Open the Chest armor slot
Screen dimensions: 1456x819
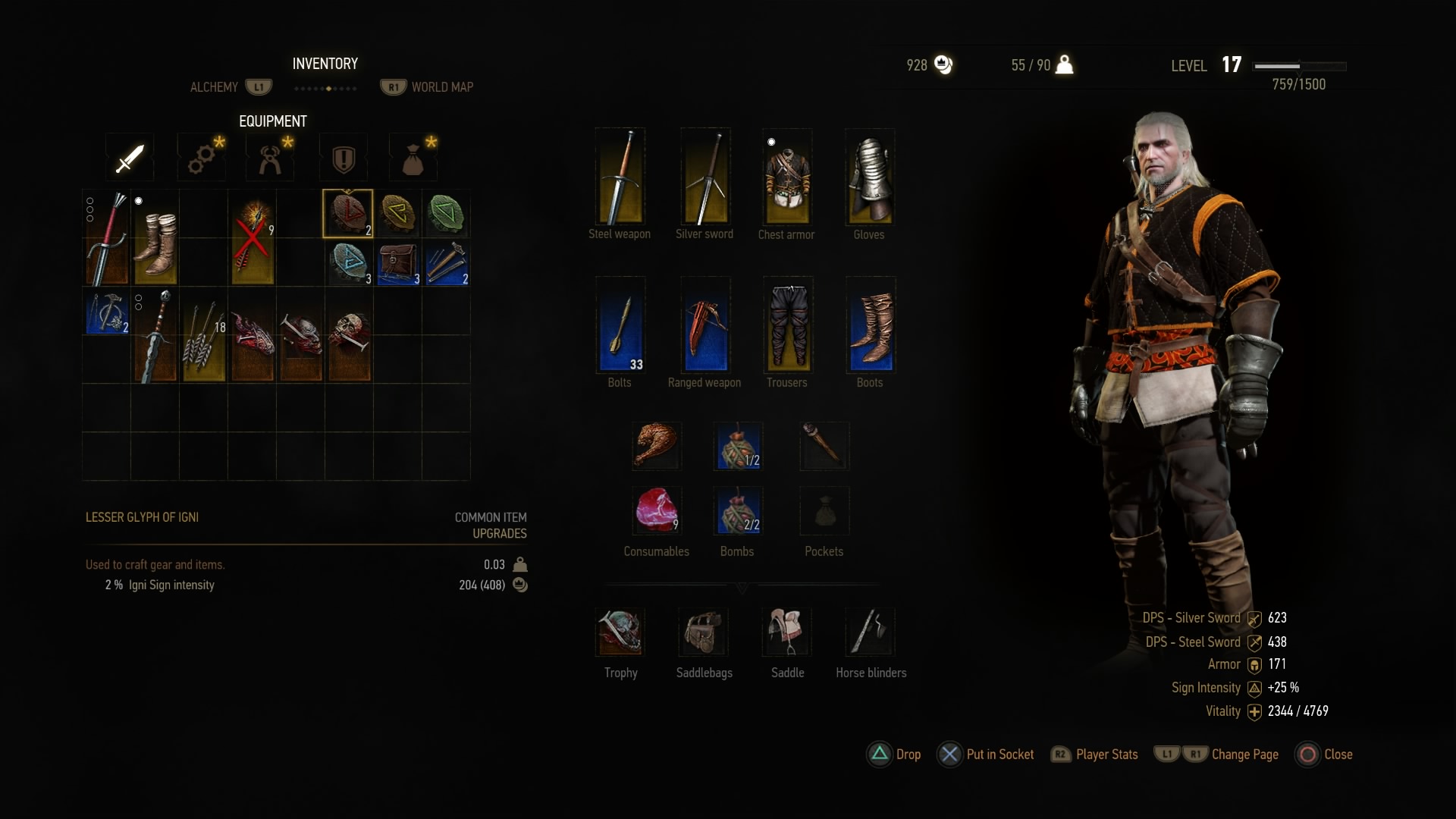(x=786, y=177)
